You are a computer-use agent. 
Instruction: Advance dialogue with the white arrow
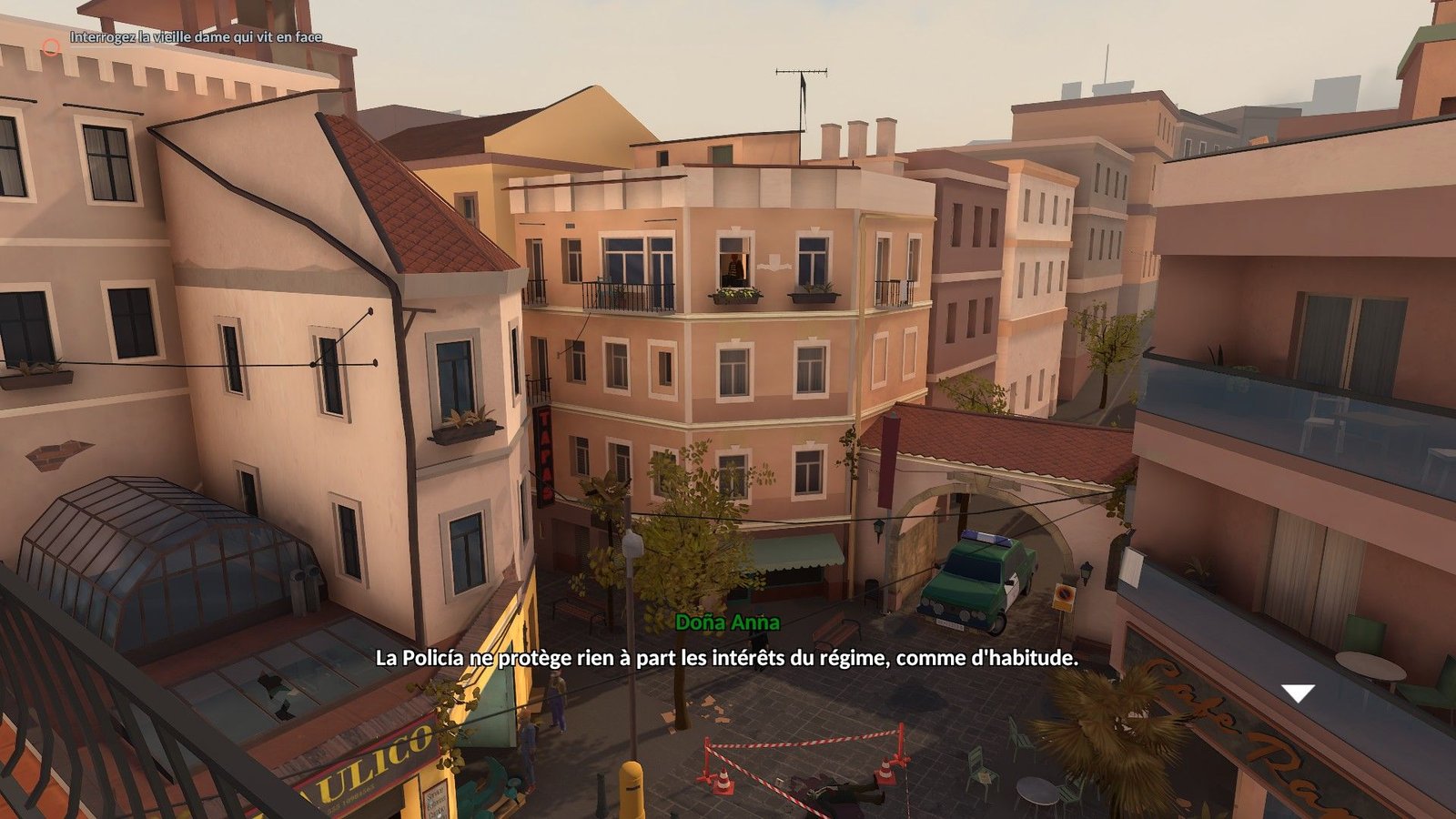(1298, 693)
